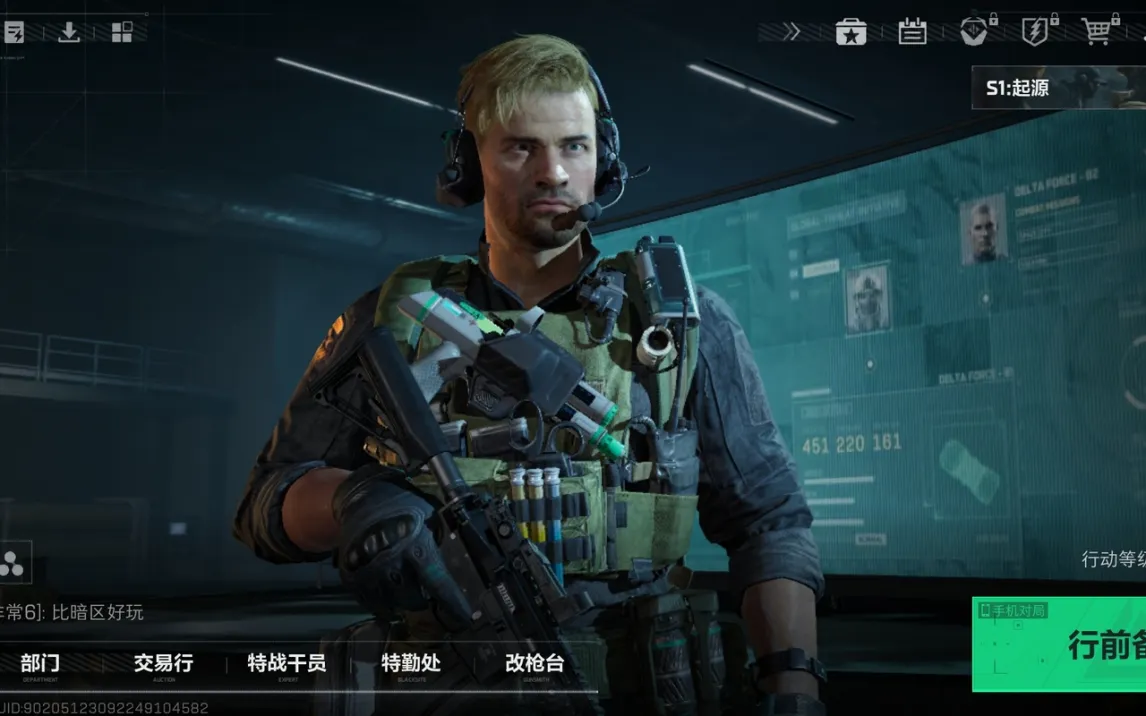Click the locked hexagon badge icon

click(x=974, y=31)
